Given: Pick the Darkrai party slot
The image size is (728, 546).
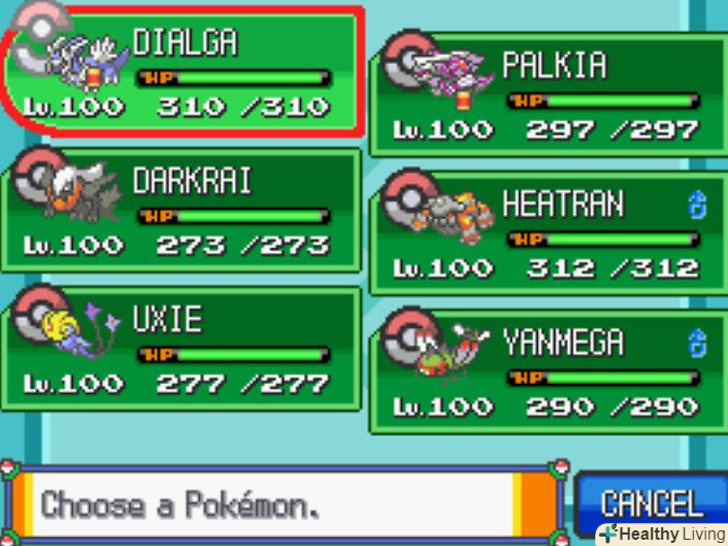Looking at the screenshot, I should [x=180, y=211].
